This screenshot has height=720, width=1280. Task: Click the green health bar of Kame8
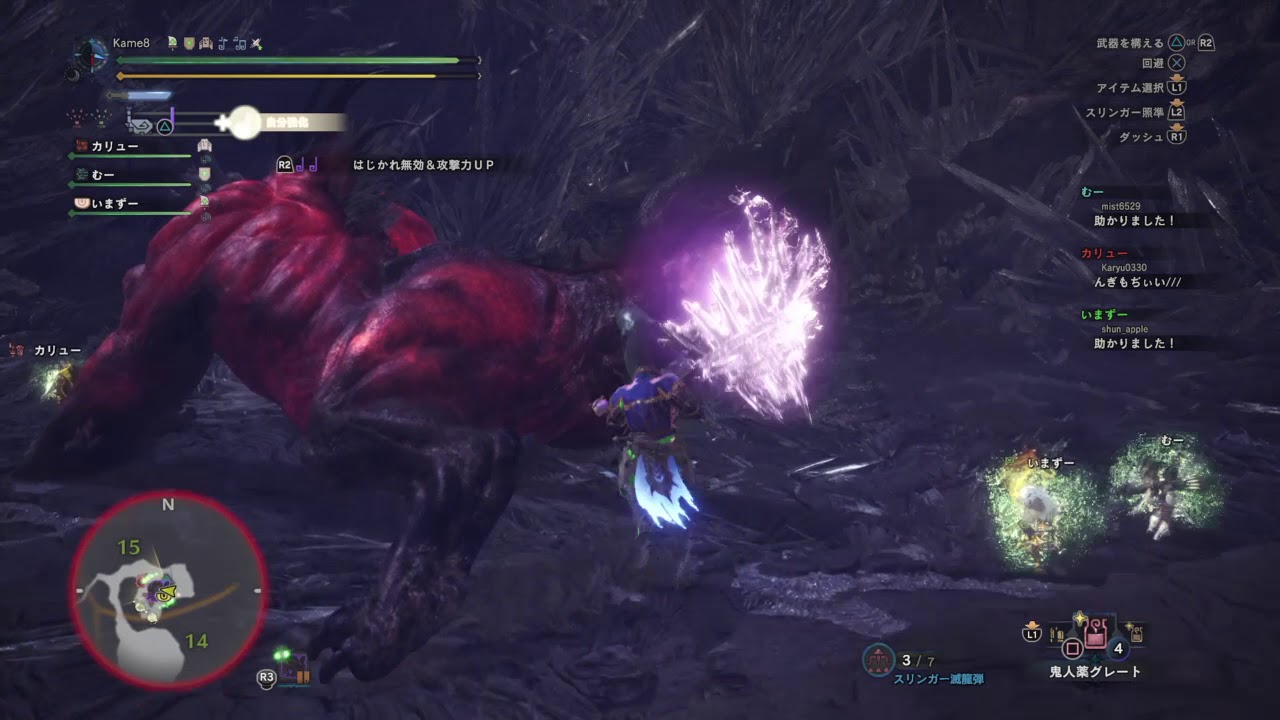click(x=290, y=60)
